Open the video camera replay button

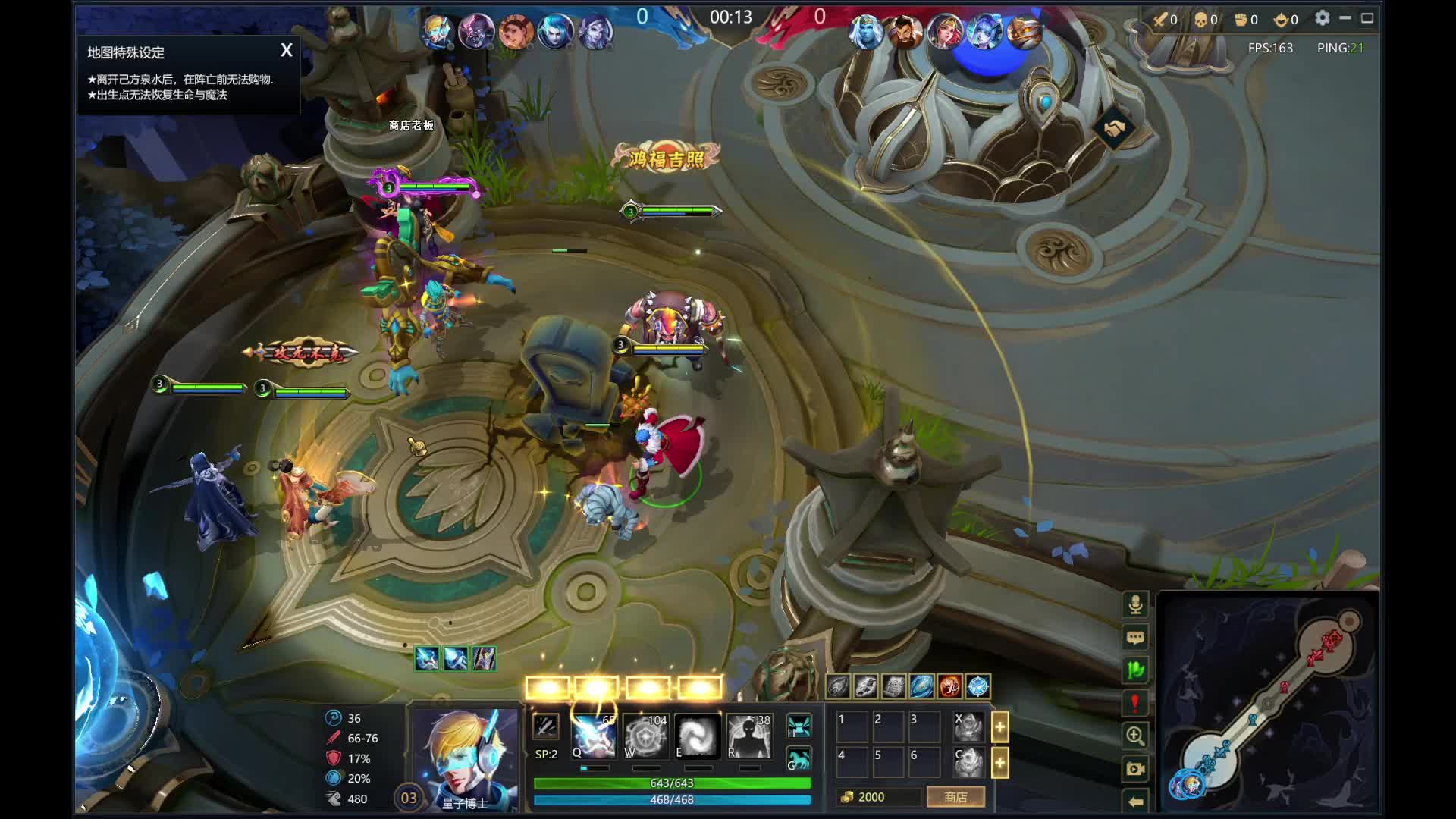[1135, 769]
